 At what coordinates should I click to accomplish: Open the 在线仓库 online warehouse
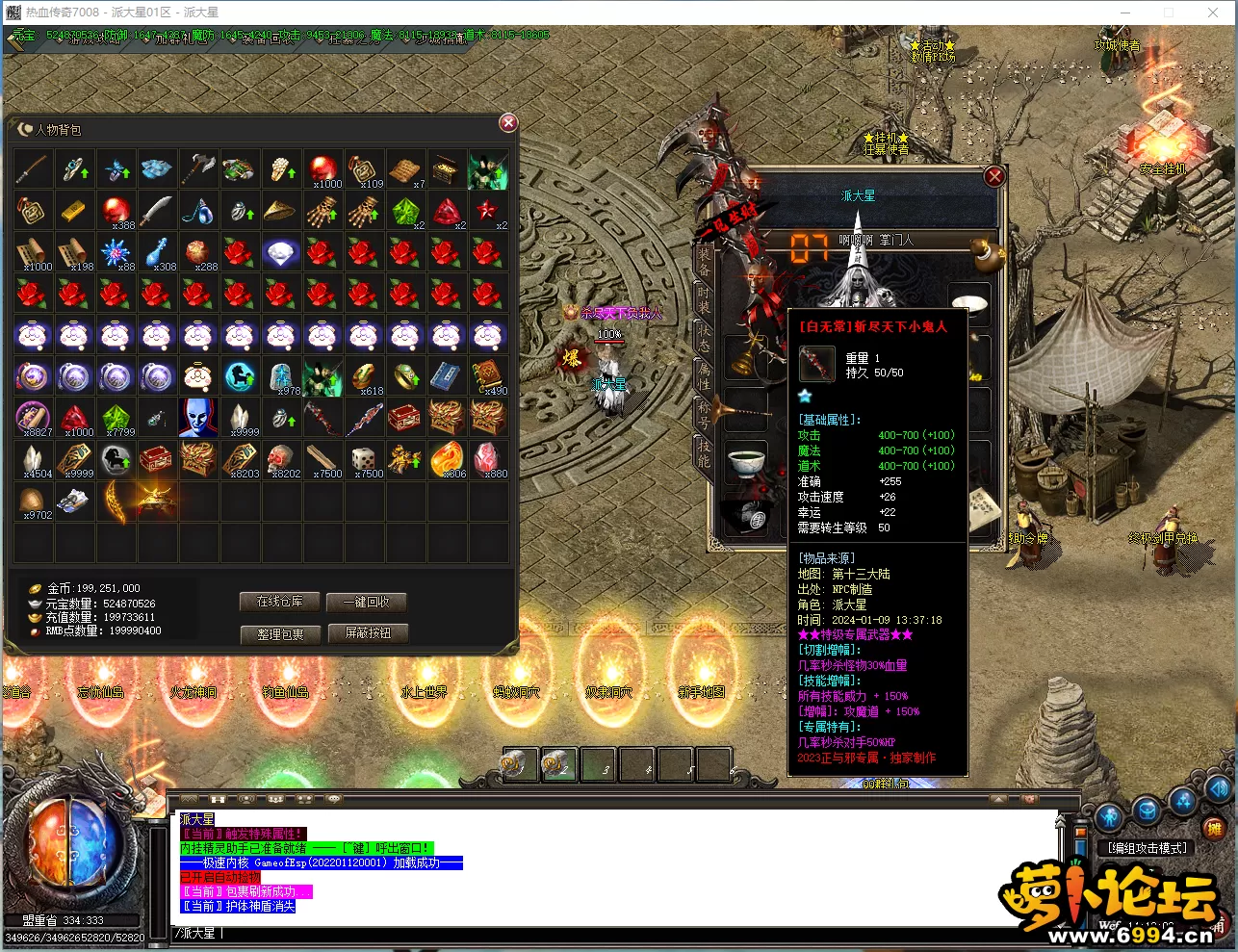pos(279,602)
